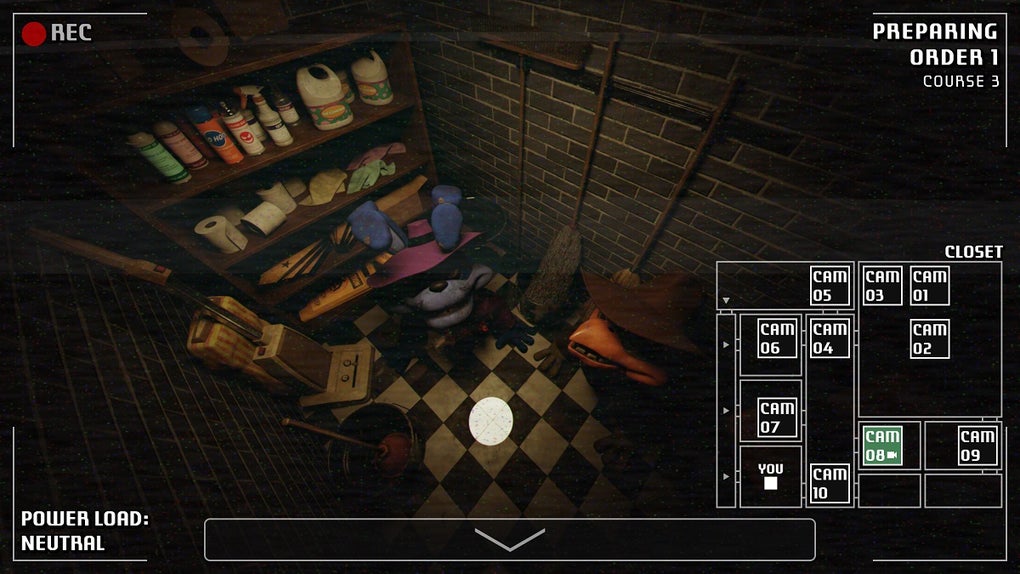Screen dimensions: 1020x574
Task: Switch to CAM 05
Action: 830,285
